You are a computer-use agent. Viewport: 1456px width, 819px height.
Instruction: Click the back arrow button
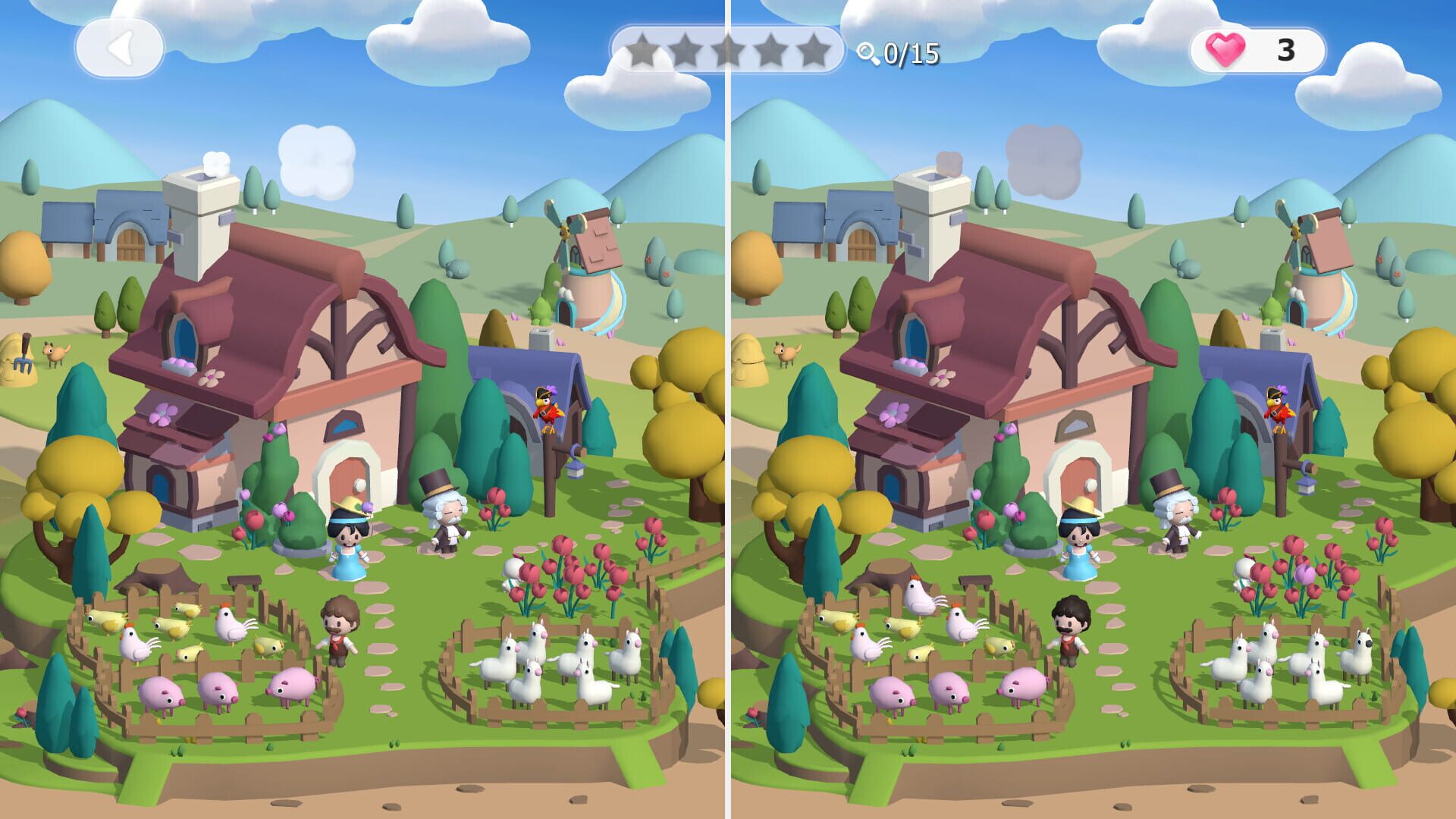point(120,47)
